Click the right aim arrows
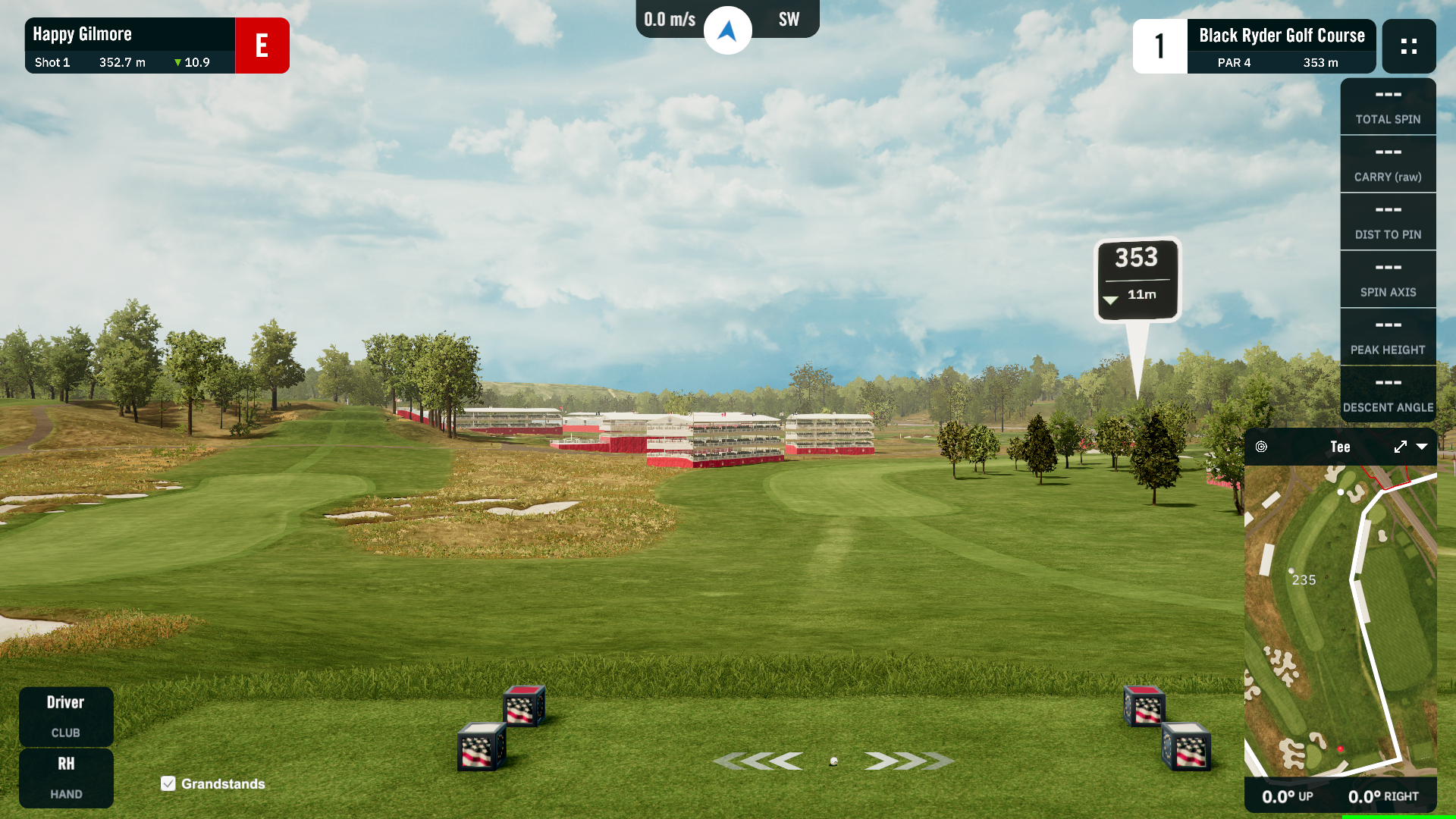1456x819 pixels. (908, 761)
